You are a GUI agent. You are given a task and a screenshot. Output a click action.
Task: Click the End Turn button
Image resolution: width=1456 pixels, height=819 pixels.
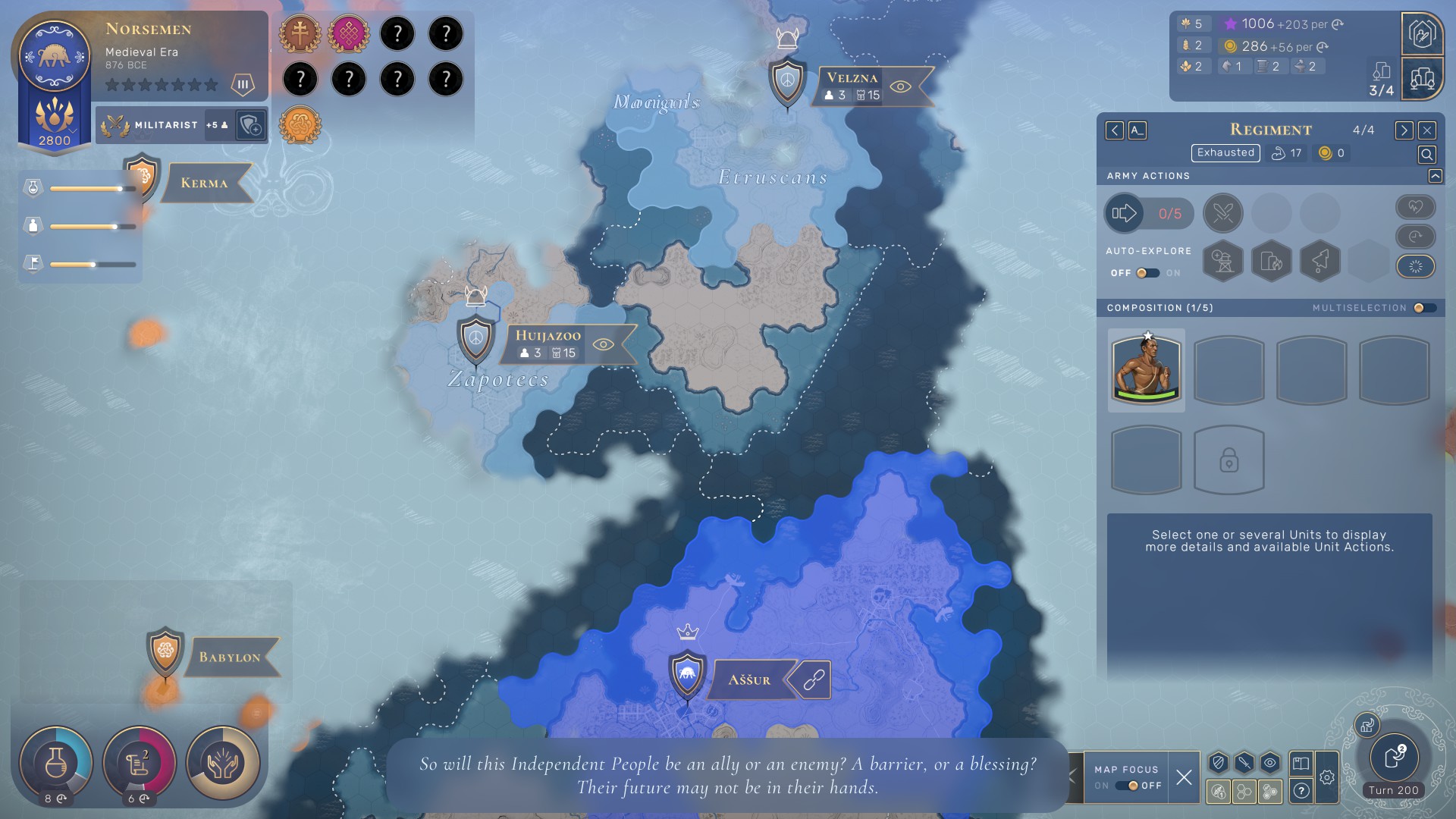(x=1394, y=758)
